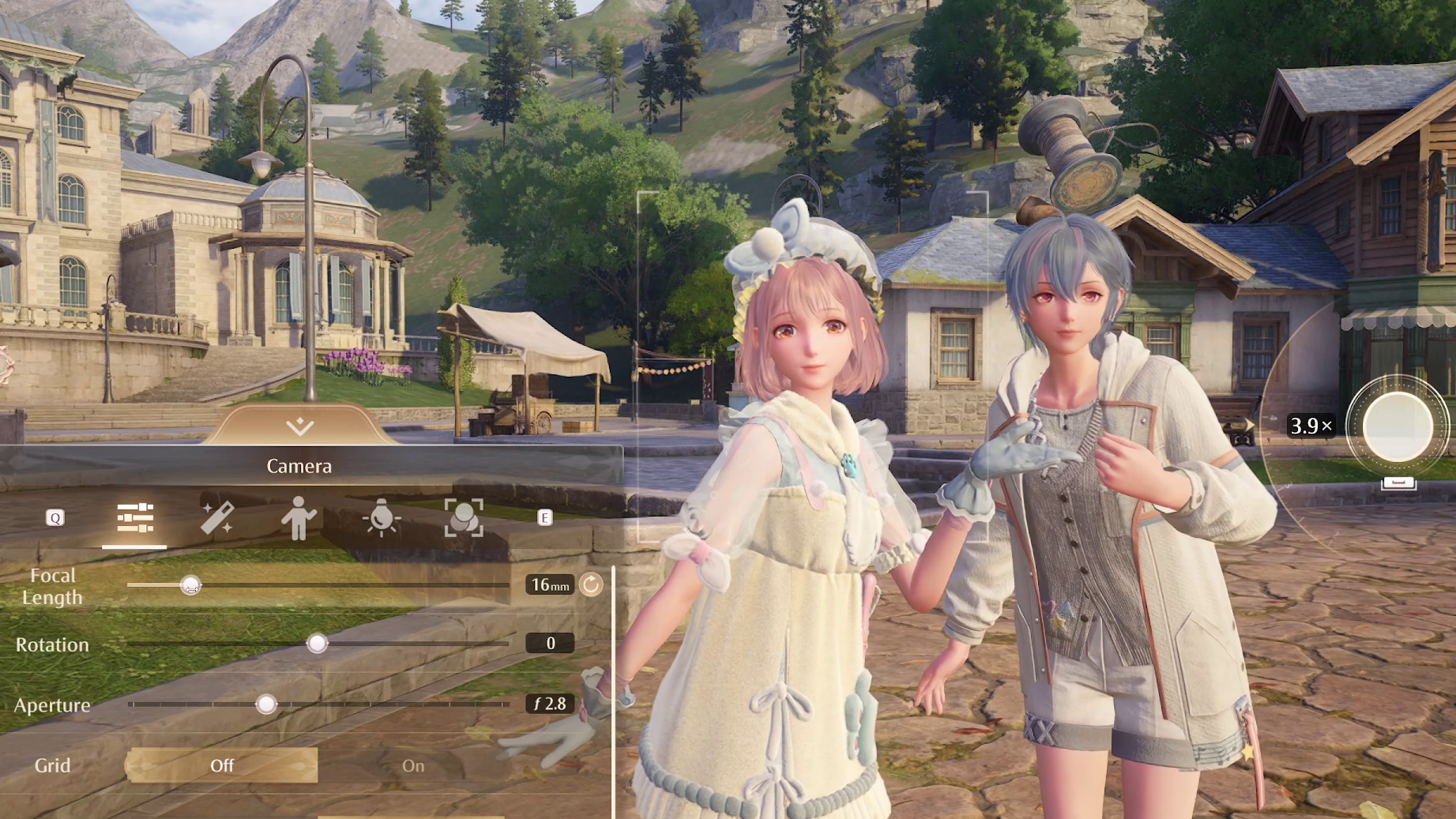
Task: Select the camera settings sliders tab
Action: (135, 518)
